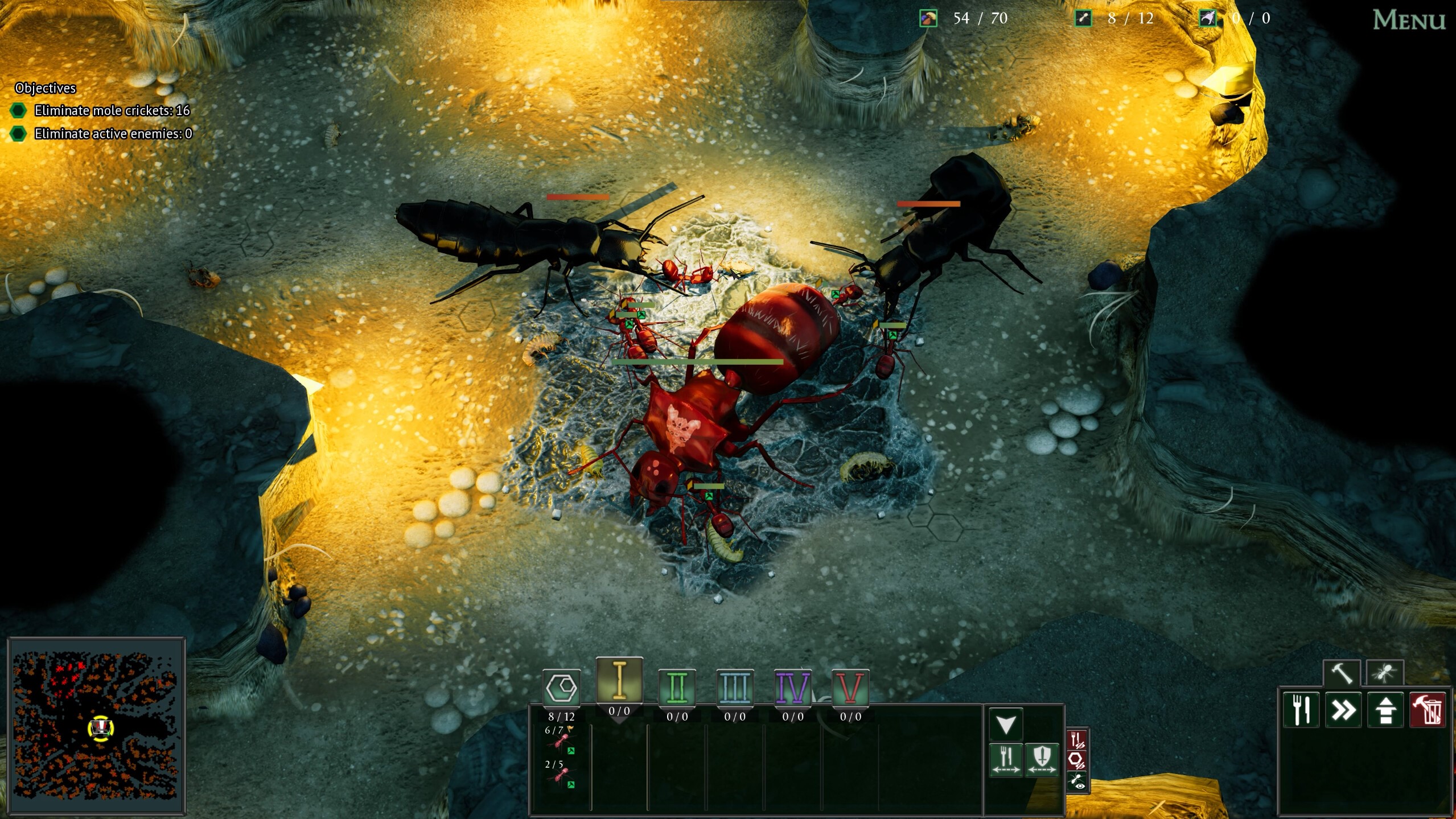Viewport: 1456px width, 819px height.
Task: Select the hexagon unassigned ants group
Action: pyautogui.click(x=562, y=688)
